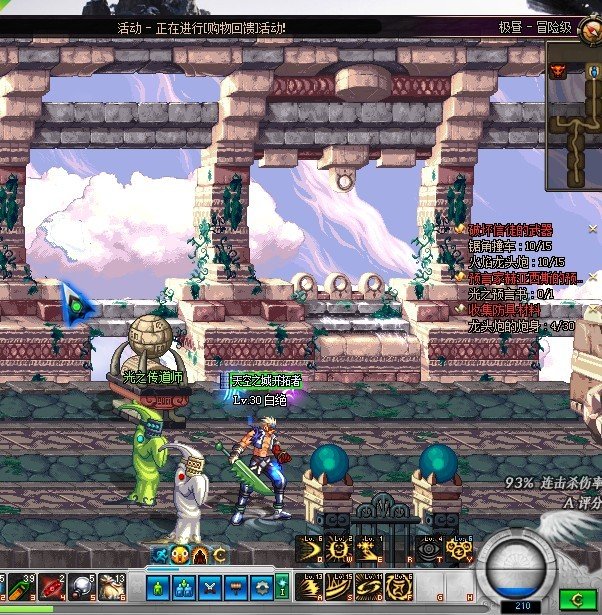Activate the level 13 skill on key A
The height and width of the screenshot is (615, 602).
(x=309, y=585)
